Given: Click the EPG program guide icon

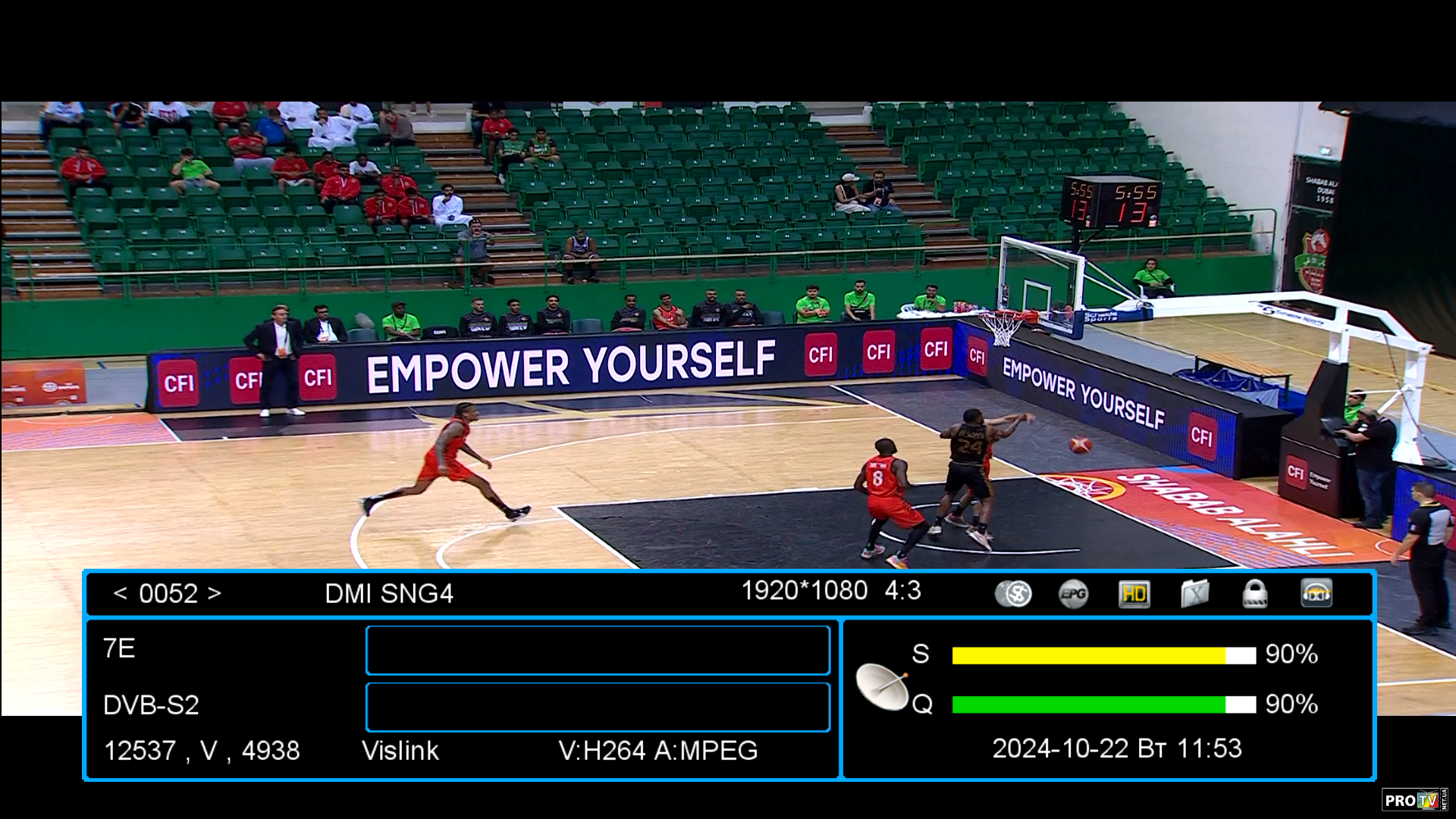Looking at the screenshot, I should point(1073,594).
